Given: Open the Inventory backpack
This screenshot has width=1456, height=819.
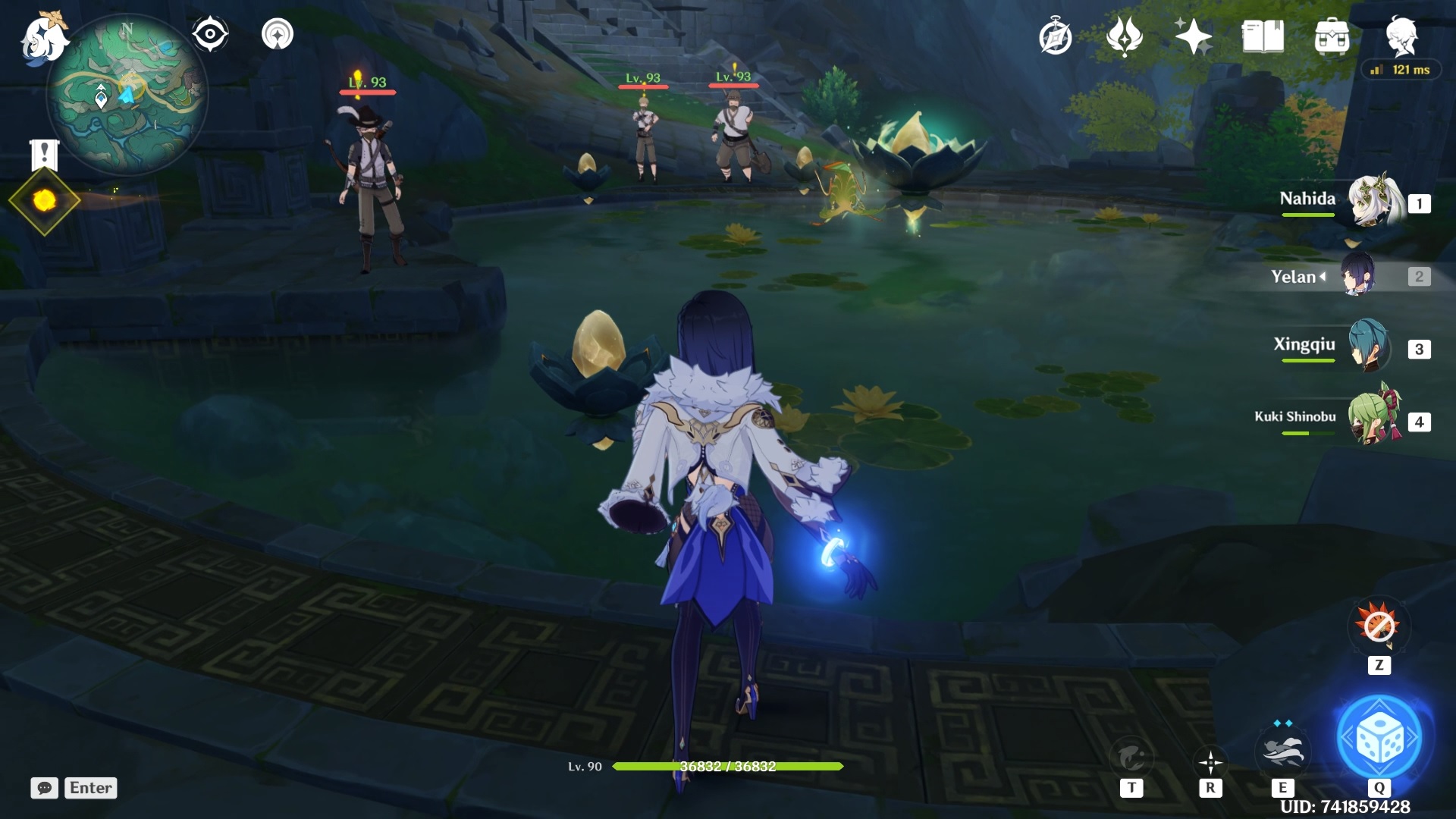Looking at the screenshot, I should 1334,34.
